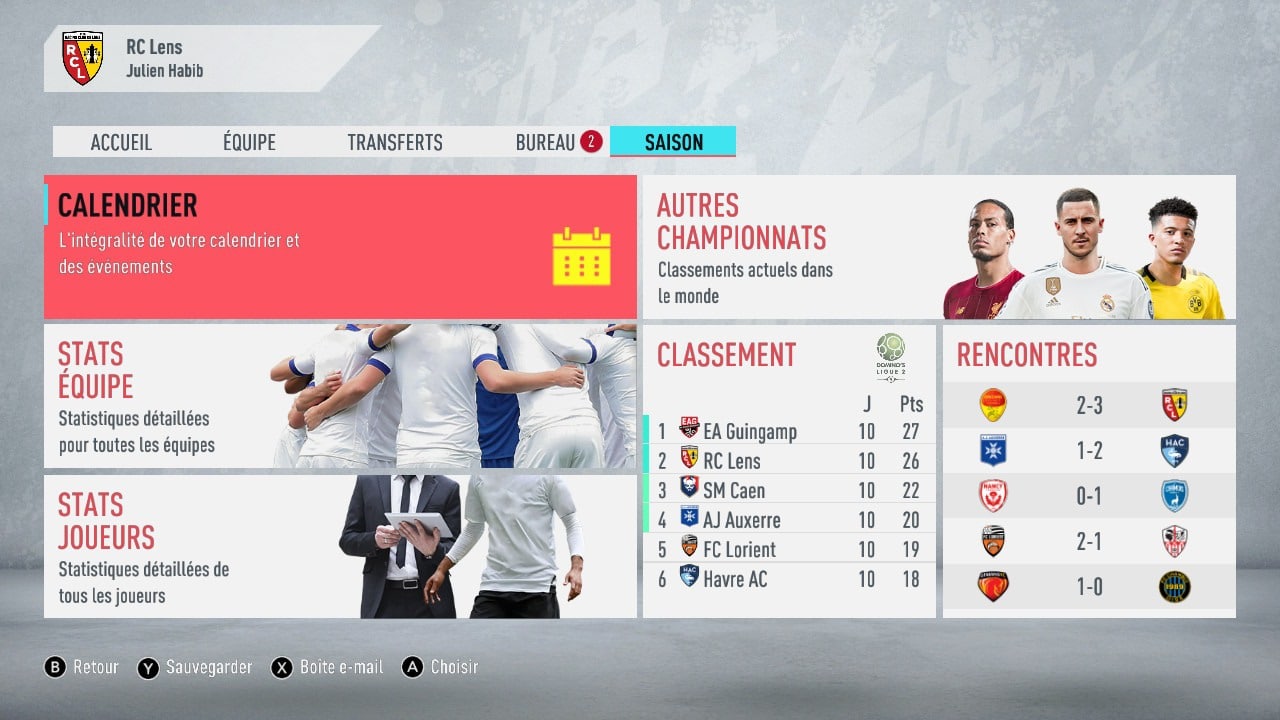The height and width of the screenshot is (720, 1280).
Task: Select EA Guingamp row in standings
Action: tap(790, 432)
